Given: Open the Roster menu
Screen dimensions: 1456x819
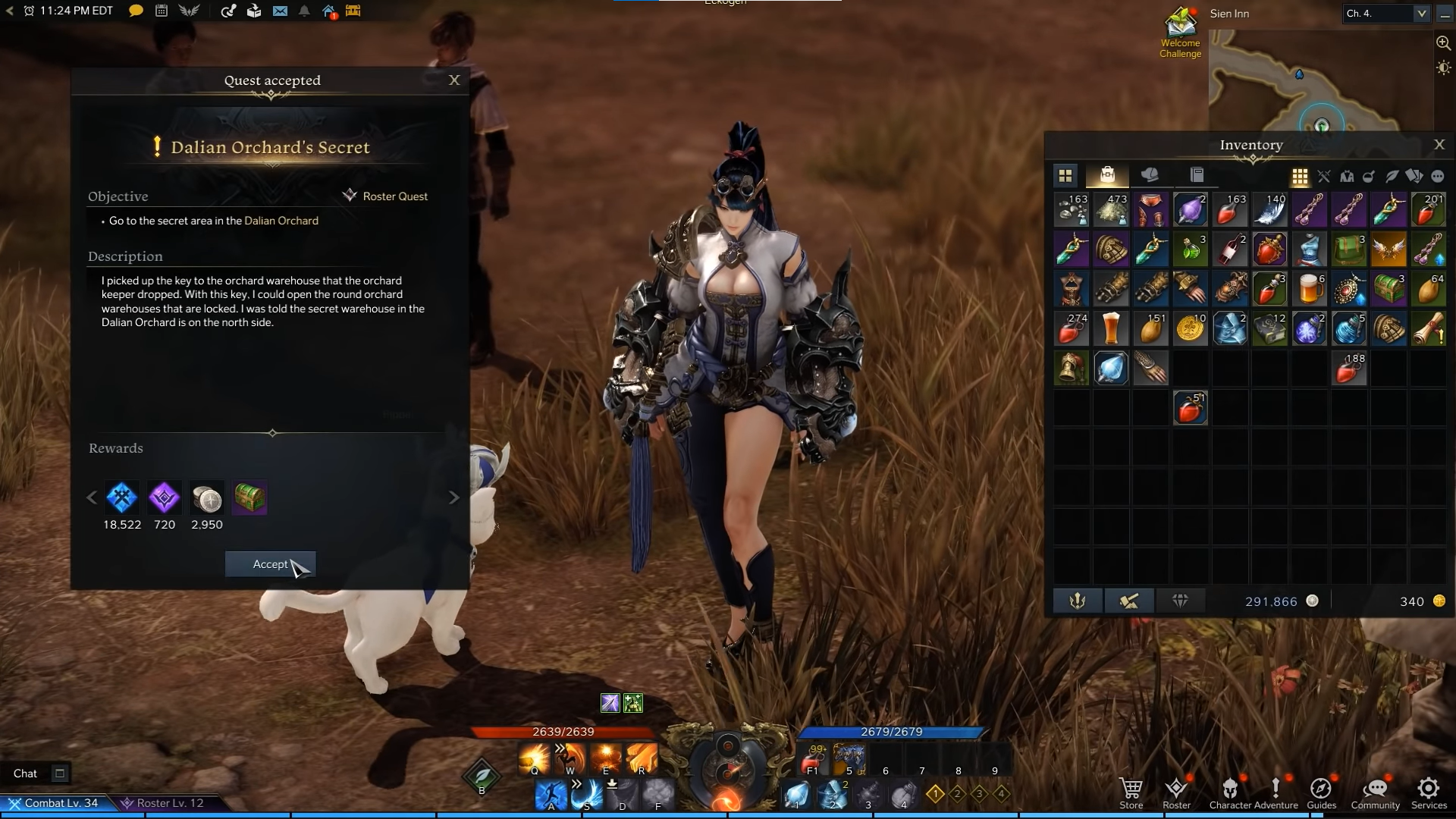Looking at the screenshot, I should [1176, 792].
